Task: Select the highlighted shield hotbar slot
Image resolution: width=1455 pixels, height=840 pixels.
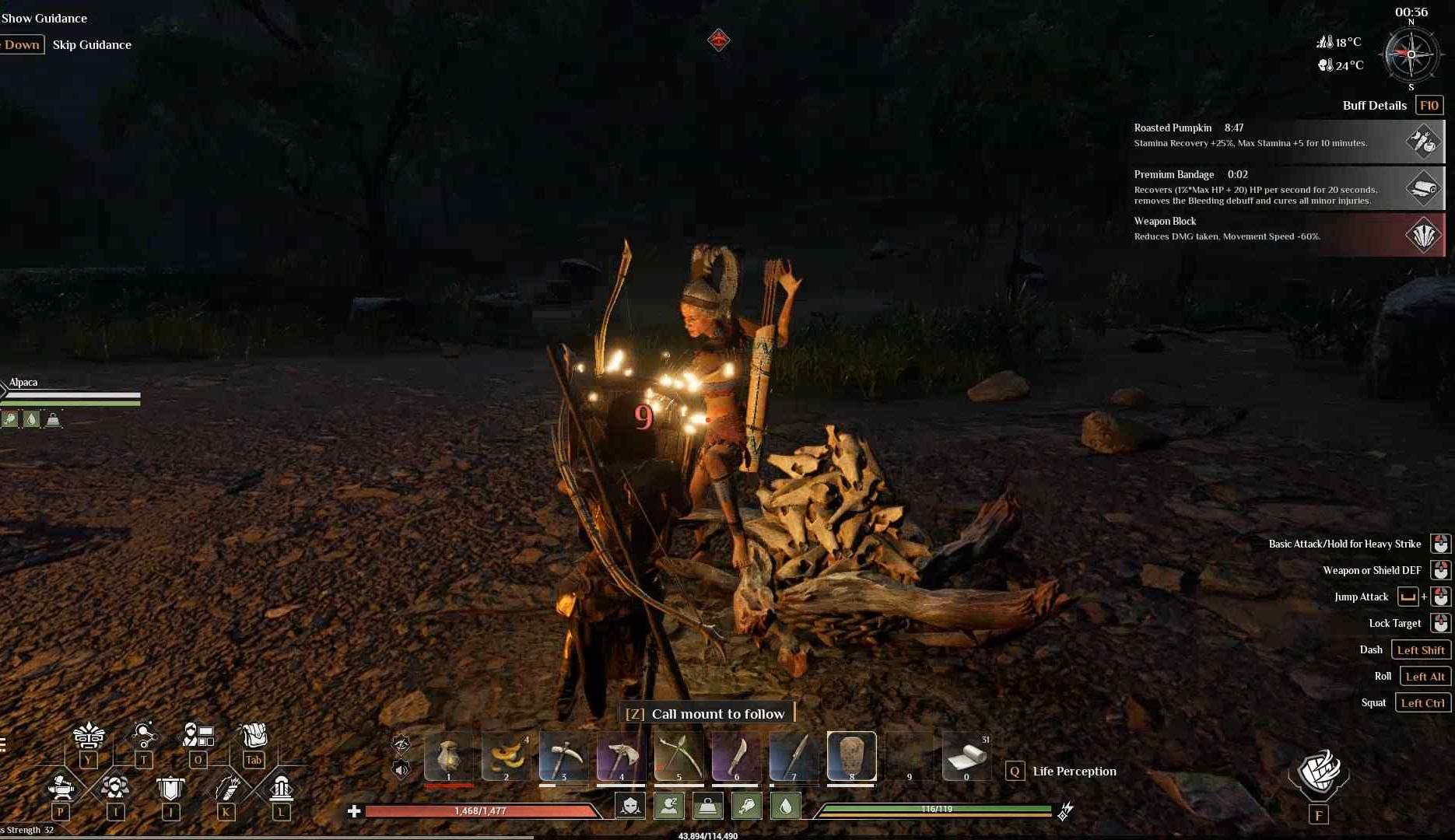Action: 851,755
